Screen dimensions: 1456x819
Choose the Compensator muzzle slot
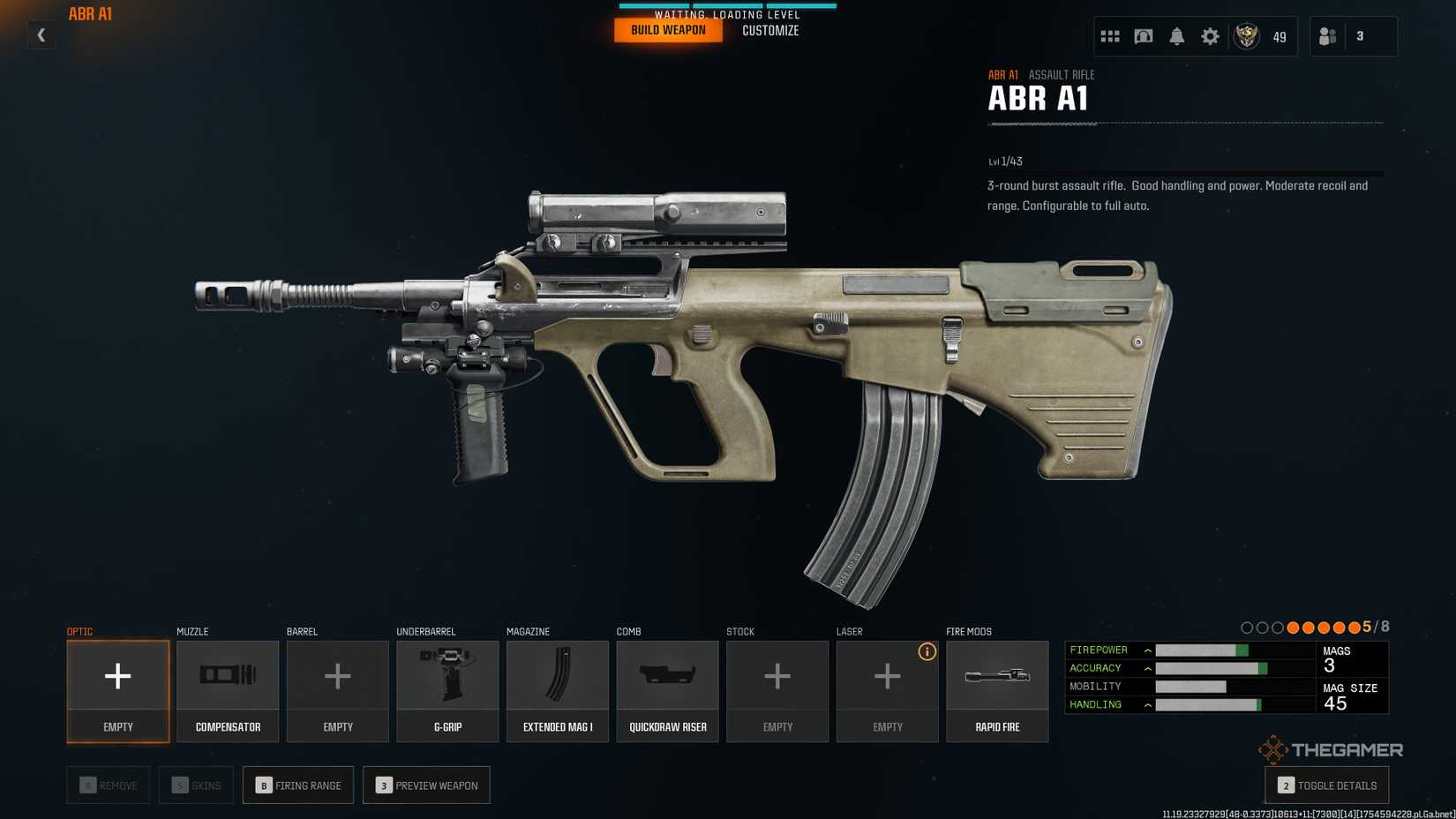click(x=228, y=691)
